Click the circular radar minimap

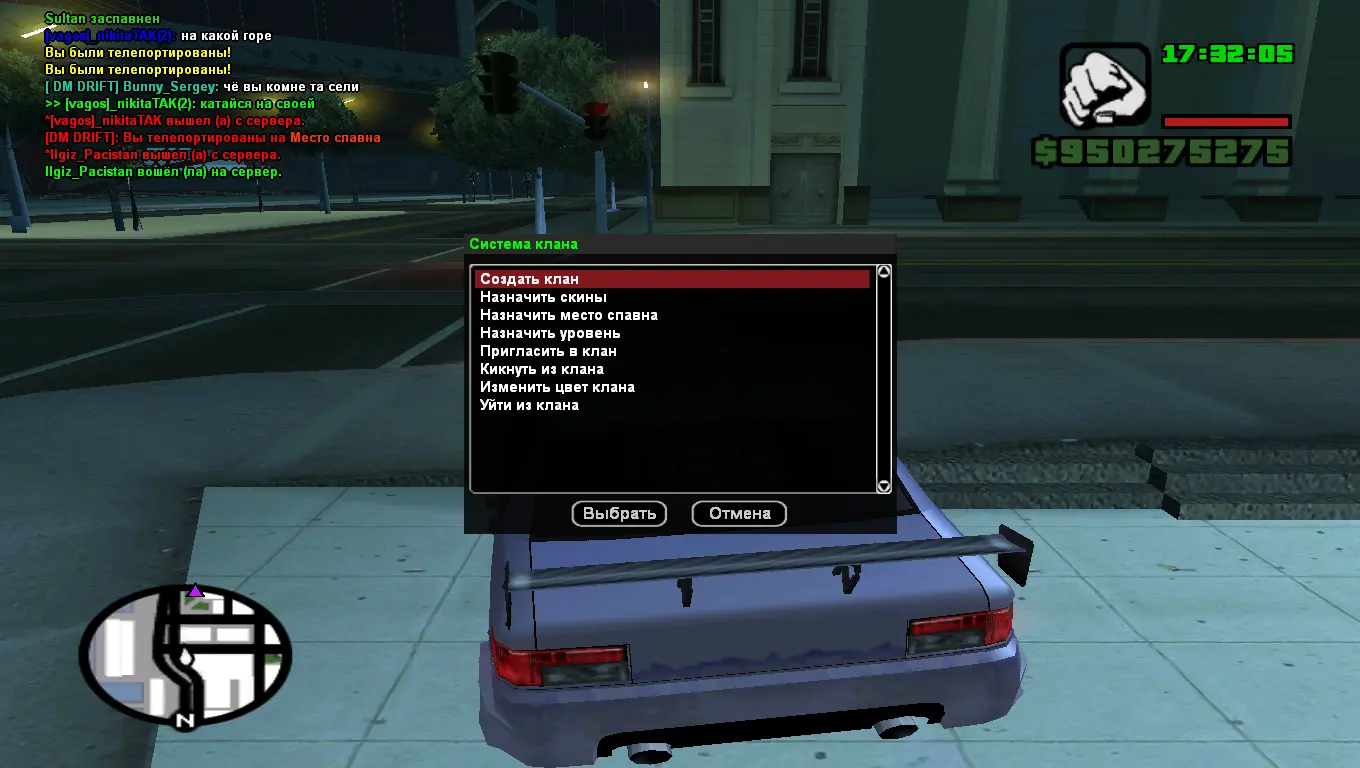click(185, 655)
